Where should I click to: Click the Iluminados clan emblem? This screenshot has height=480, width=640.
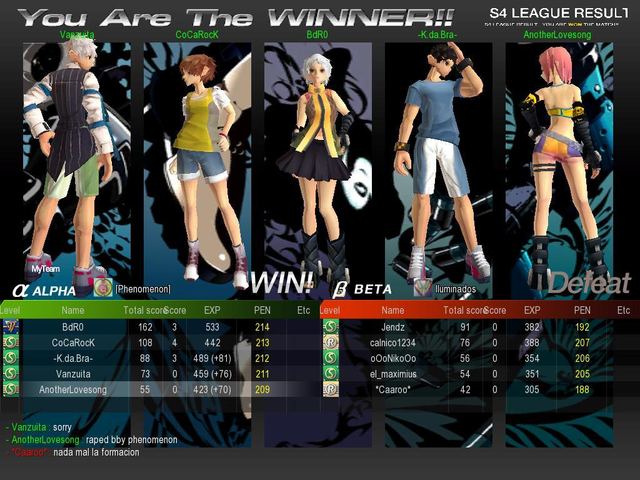click(x=423, y=288)
